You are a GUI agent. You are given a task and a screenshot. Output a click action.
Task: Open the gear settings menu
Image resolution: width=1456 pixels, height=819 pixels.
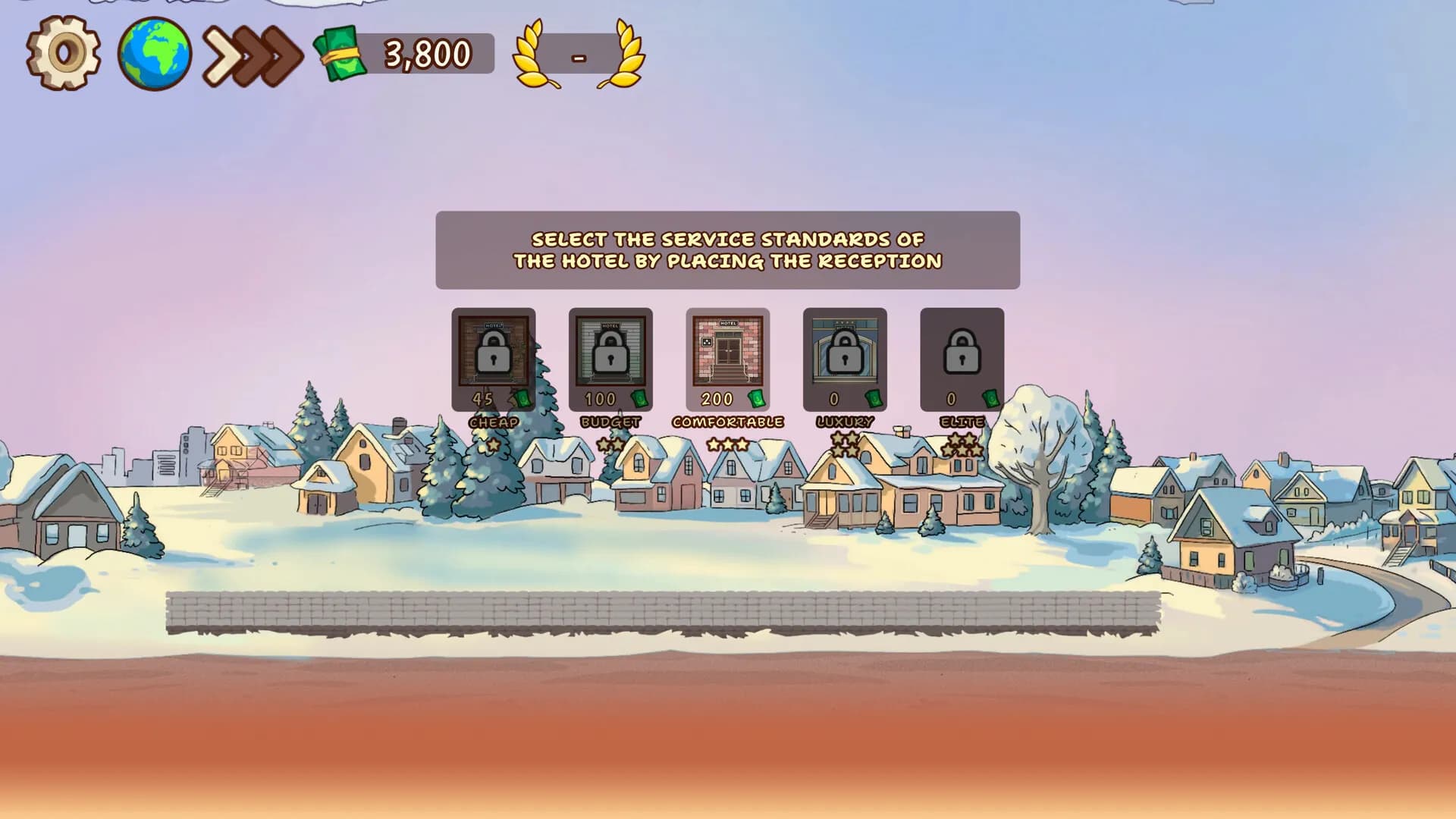point(64,53)
